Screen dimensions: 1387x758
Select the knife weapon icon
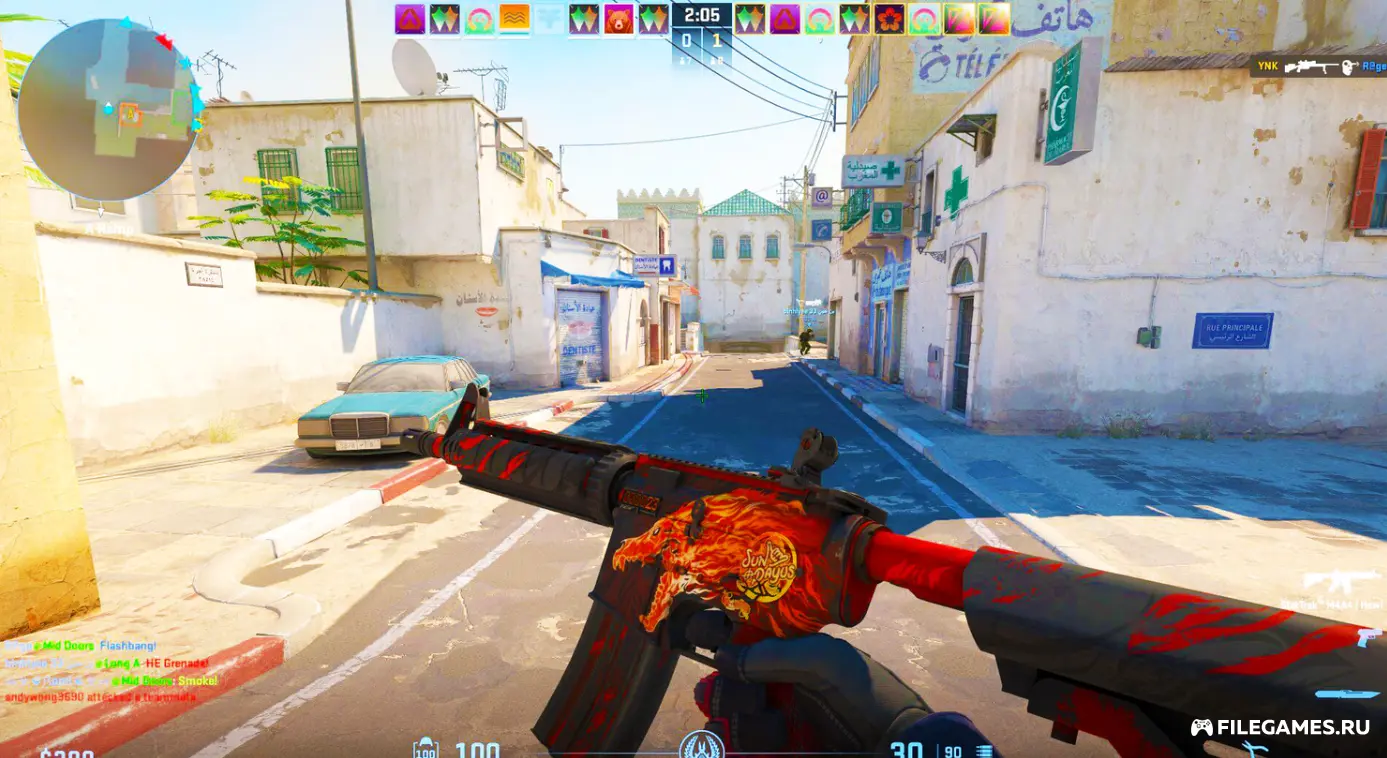click(1345, 693)
